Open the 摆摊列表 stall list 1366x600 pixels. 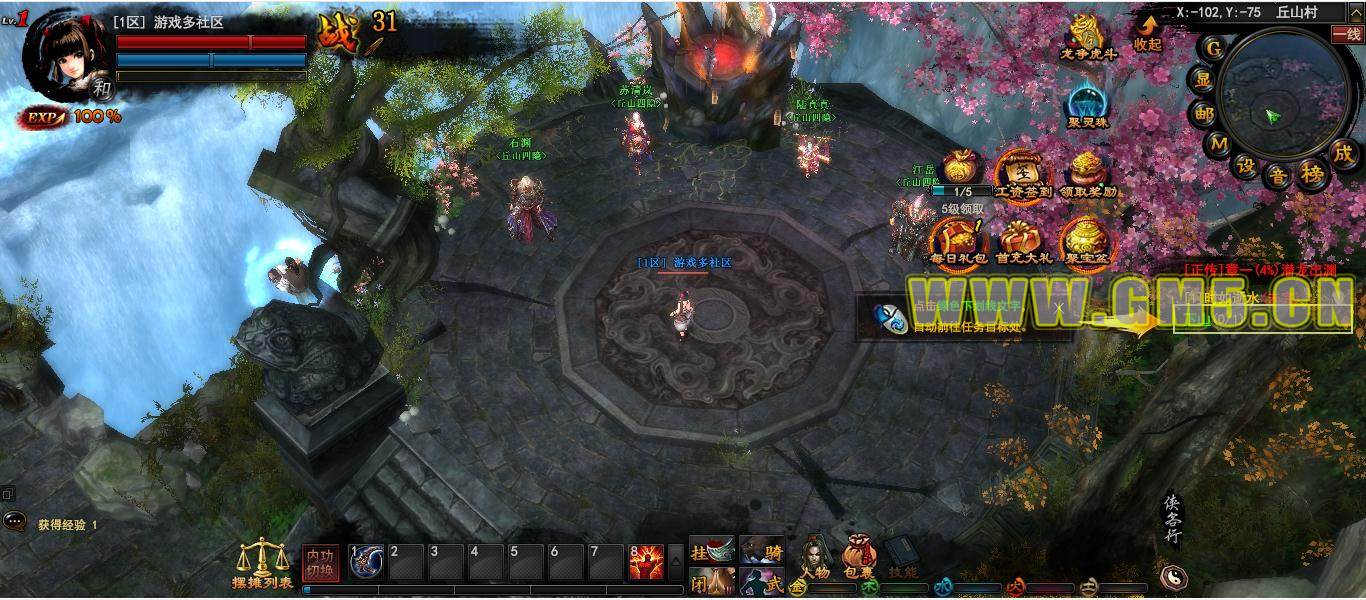[x=262, y=564]
